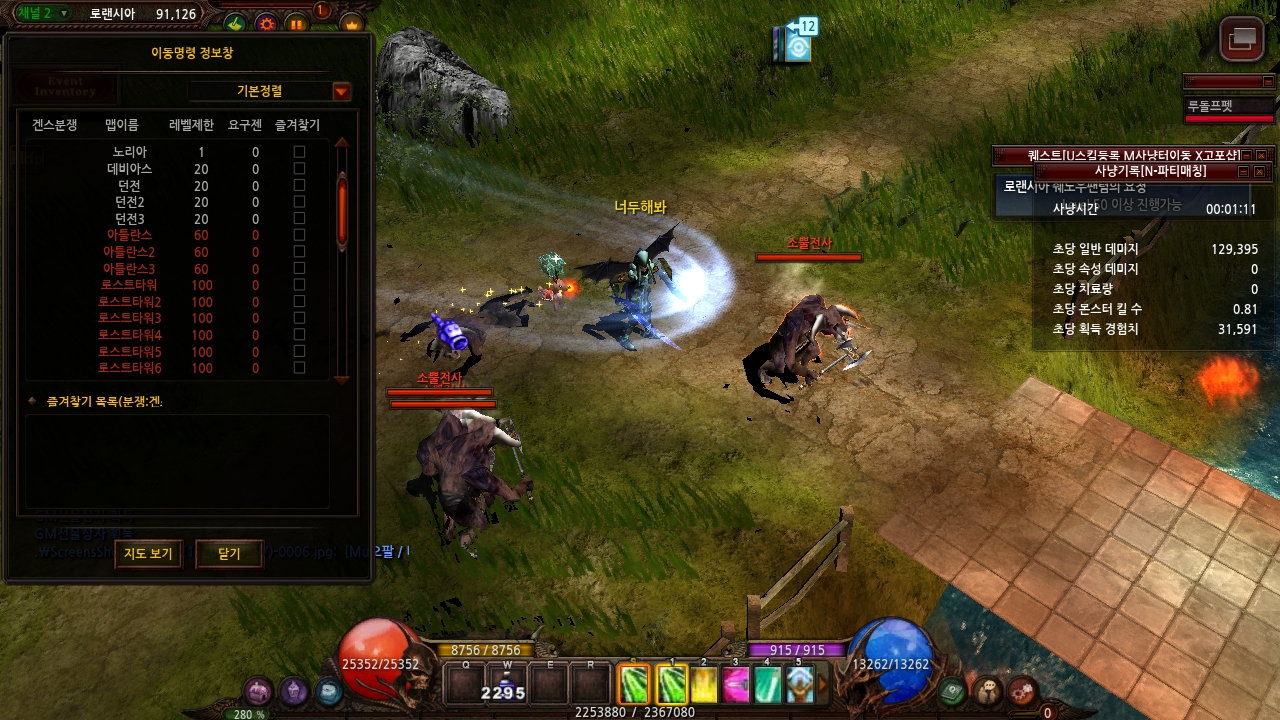Click the blue gift box notification icon

tap(796, 44)
